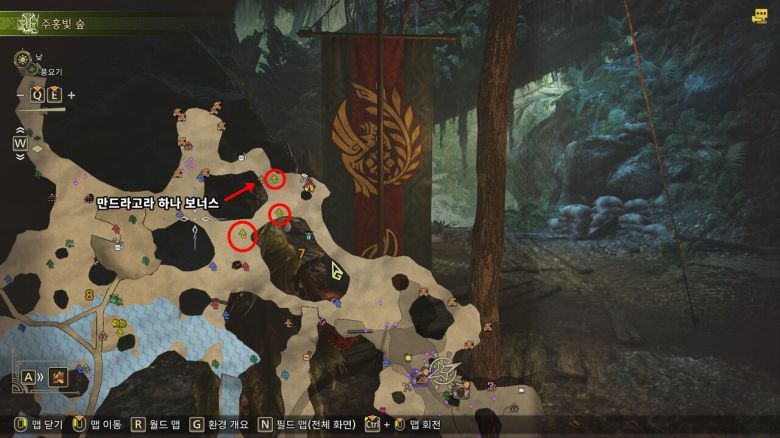This screenshot has width=780, height=438.
Task: Move up a map layer with the up chevrons
Action: (19, 129)
